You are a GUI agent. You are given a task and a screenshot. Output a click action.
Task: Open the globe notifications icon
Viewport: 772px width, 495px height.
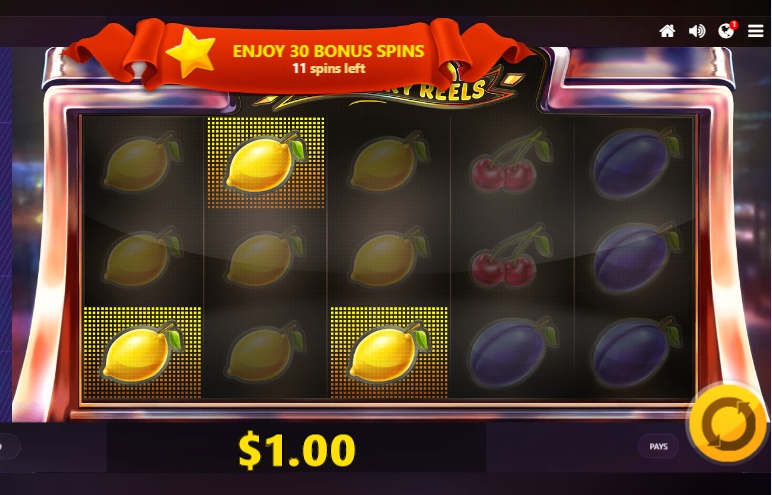(726, 31)
